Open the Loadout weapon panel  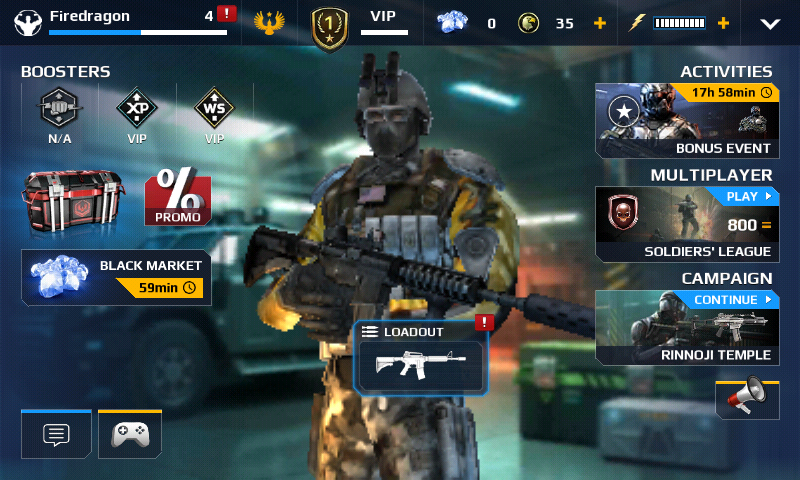(421, 356)
